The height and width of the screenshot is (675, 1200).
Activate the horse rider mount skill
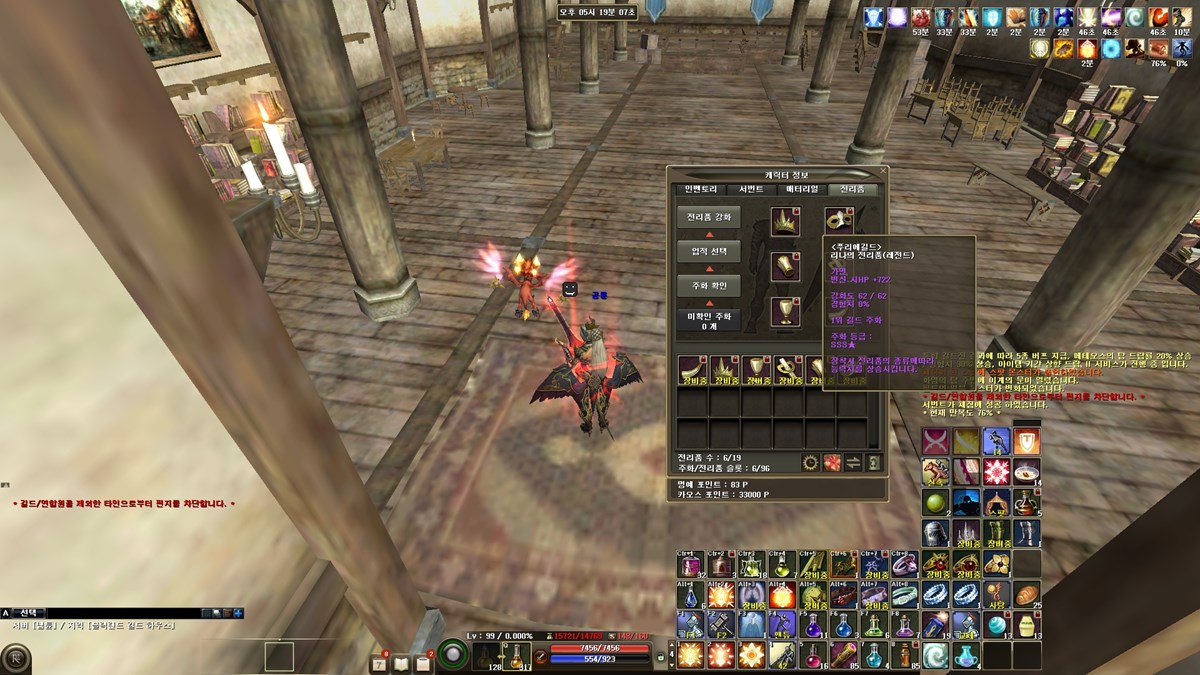coord(936,471)
